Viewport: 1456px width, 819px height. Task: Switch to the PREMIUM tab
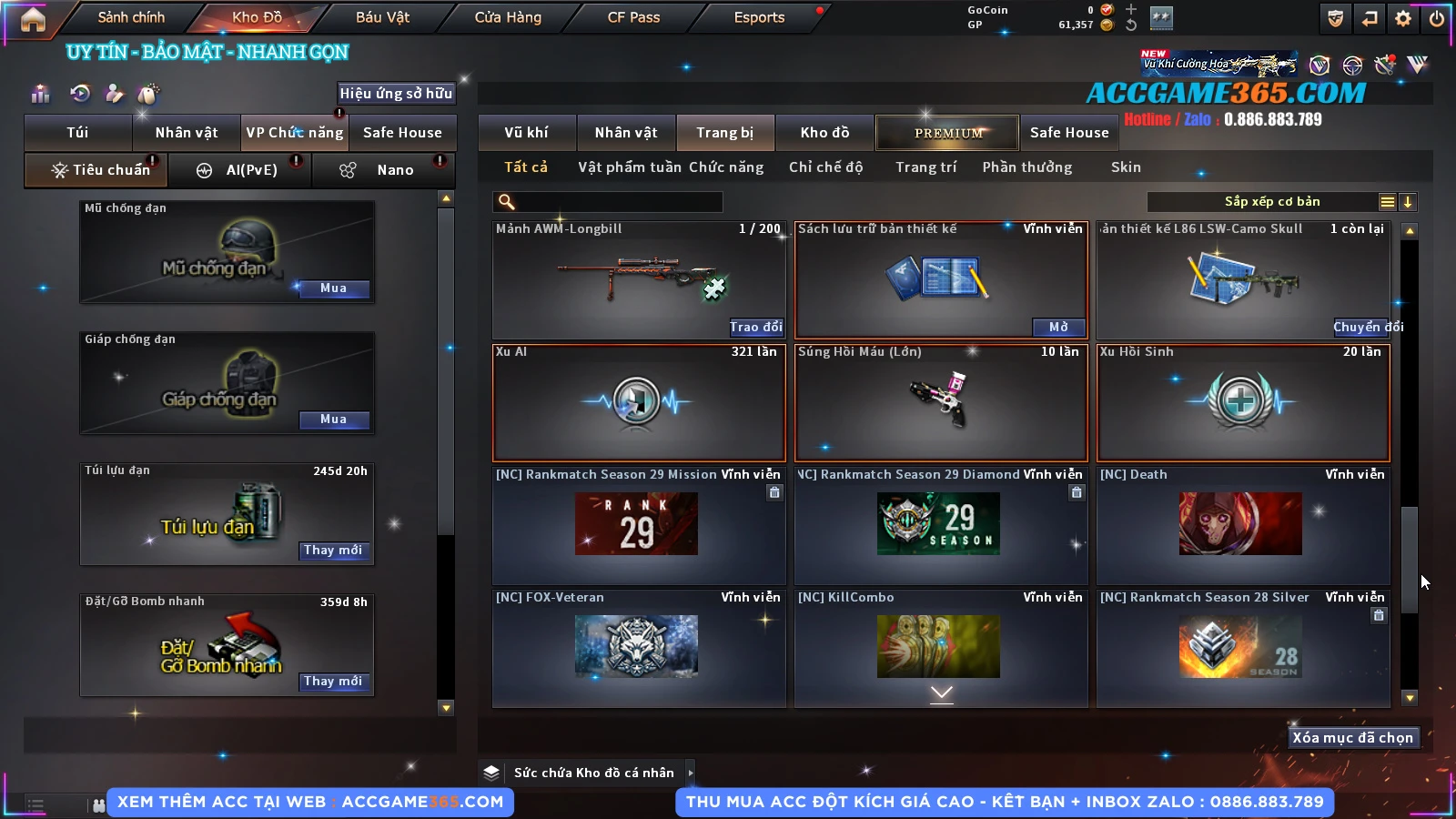pyautogui.click(x=948, y=133)
